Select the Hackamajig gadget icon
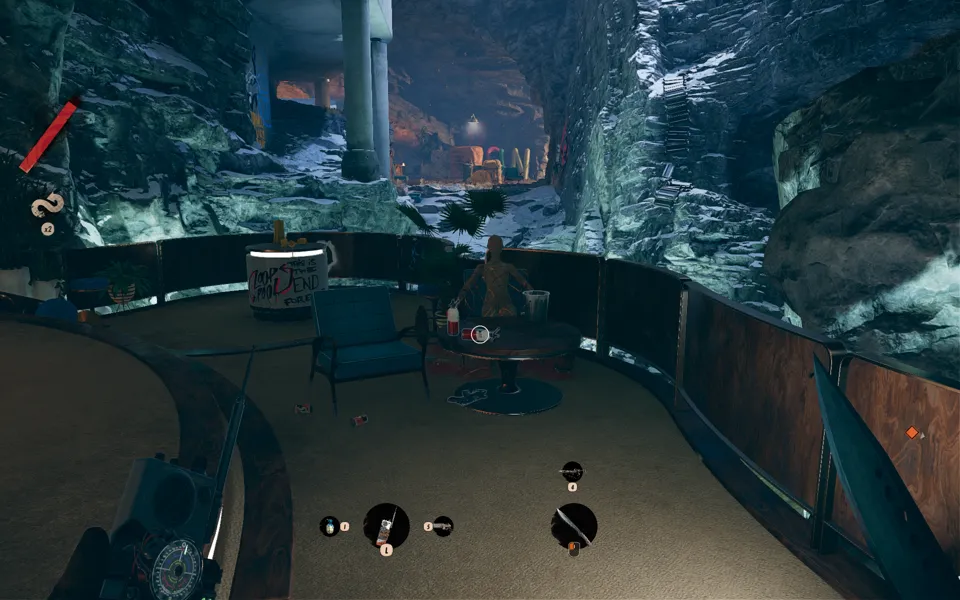The height and width of the screenshot is (600, 960). click(386, 525)
